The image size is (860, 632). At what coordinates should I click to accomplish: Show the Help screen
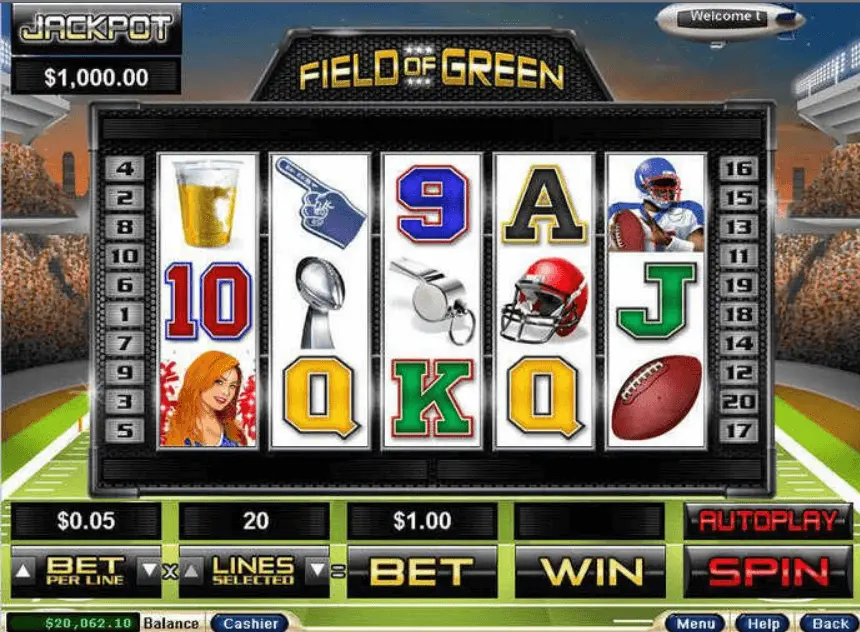pyautogui.click(x=764, y=623)
